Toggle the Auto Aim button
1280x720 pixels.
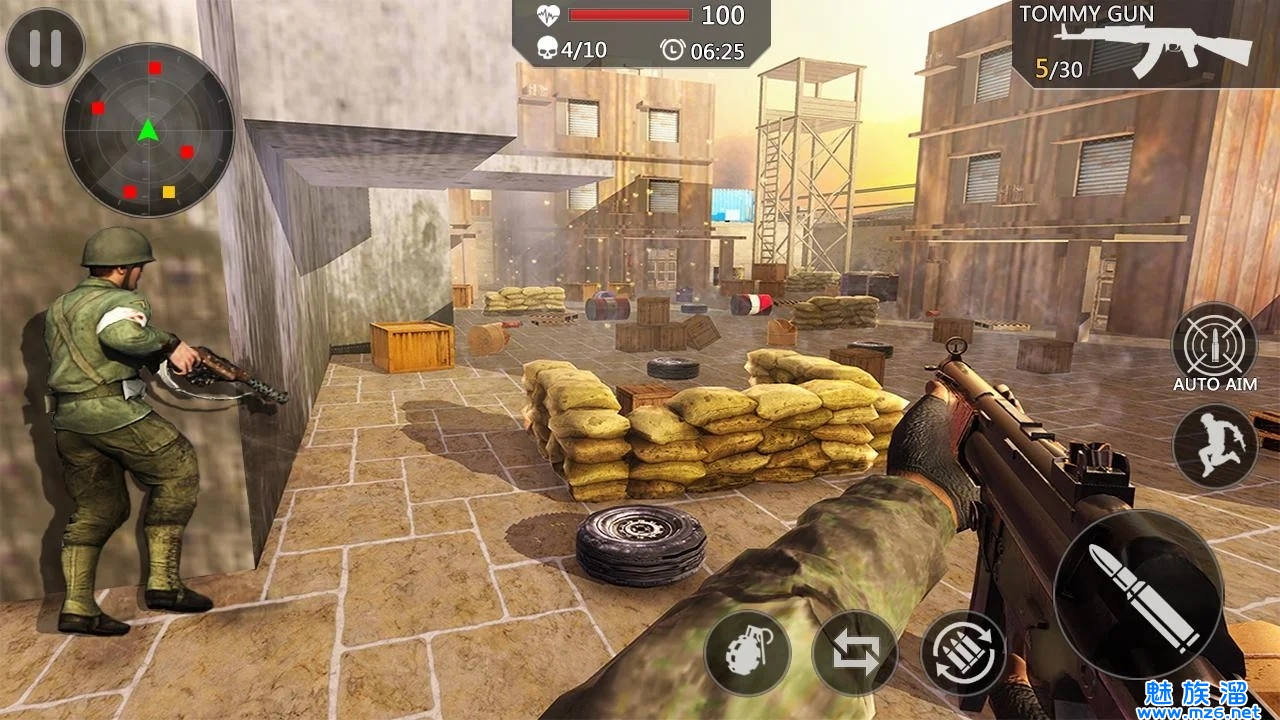coord(1214,345)
